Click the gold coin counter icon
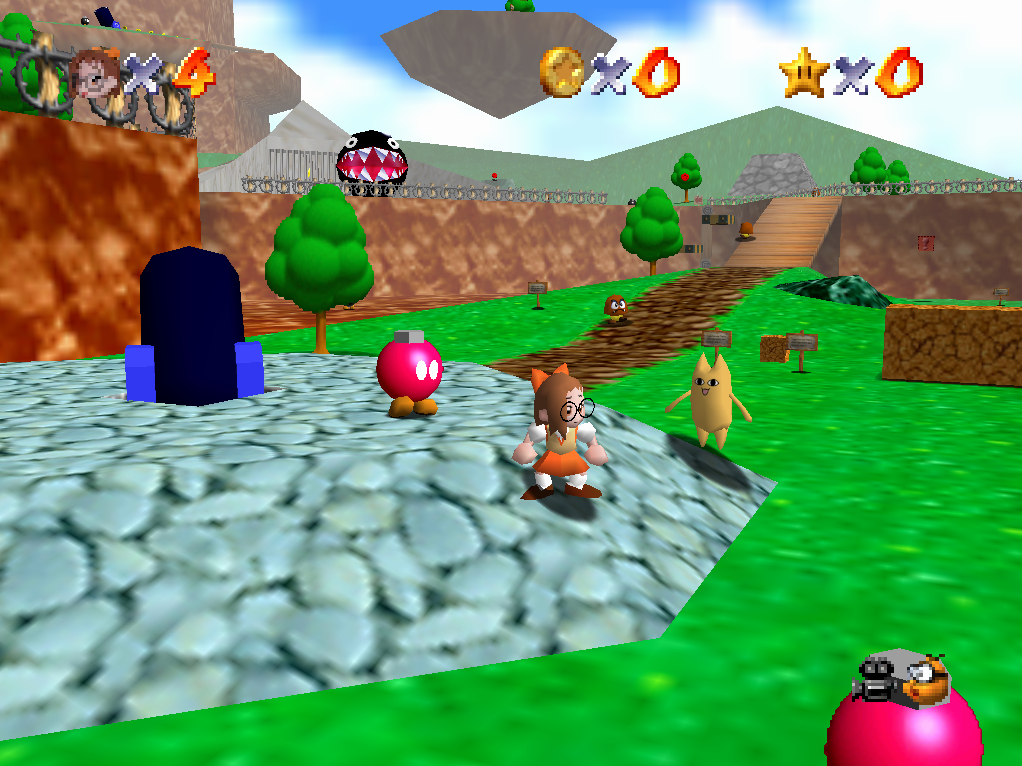This screenshot has width=1022, height=766. point(560,72)
